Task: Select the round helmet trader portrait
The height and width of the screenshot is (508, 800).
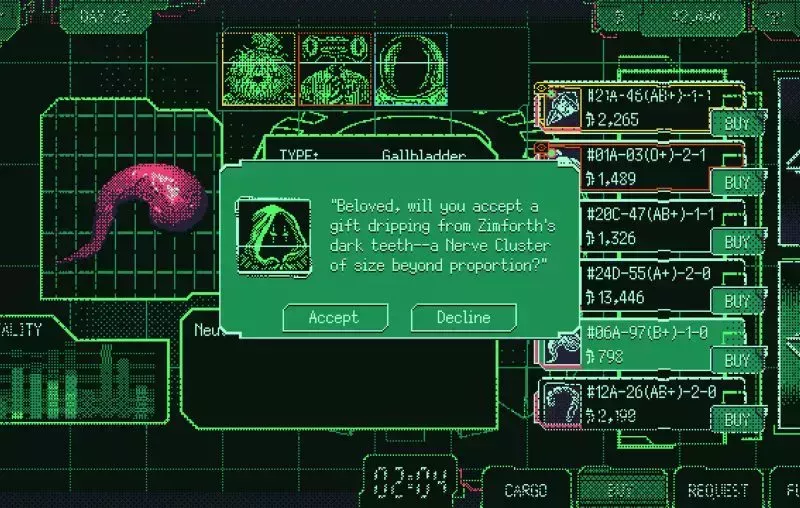Action: [410, 66]
